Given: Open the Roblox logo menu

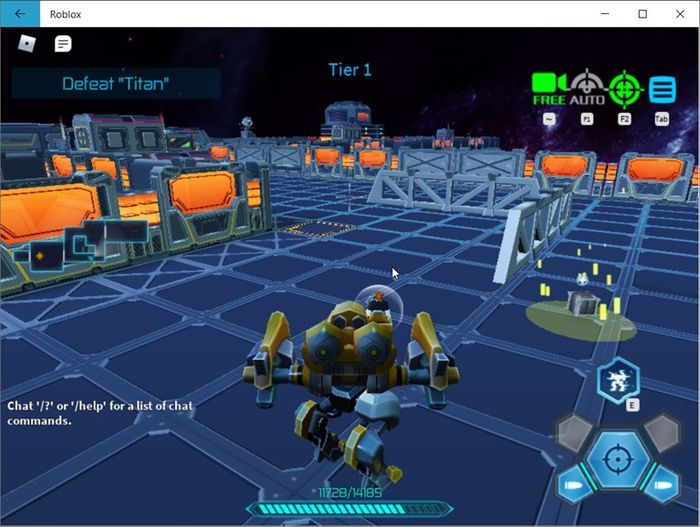Looking at the screenshot, I should point(27,44).
